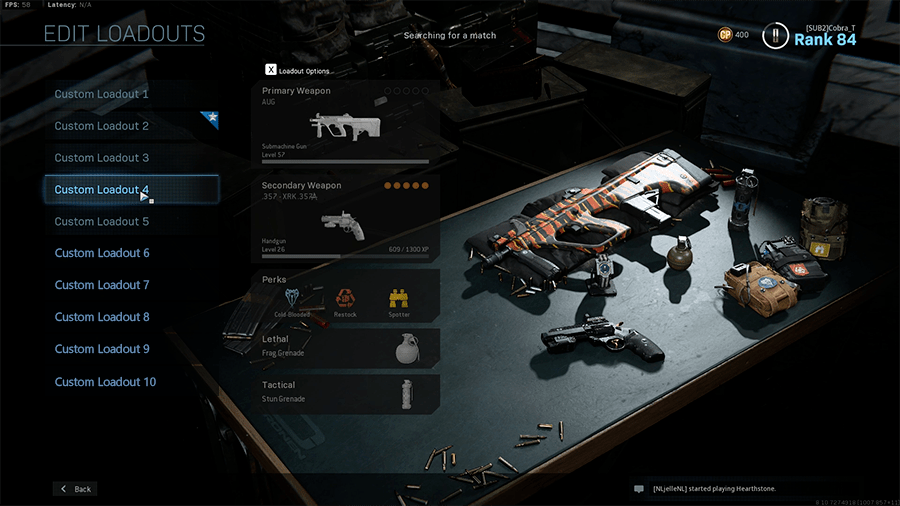This screenshot has height=506, width=900.
Task: Select the Cold-Blooded perk icon
Action: point(293,298)
